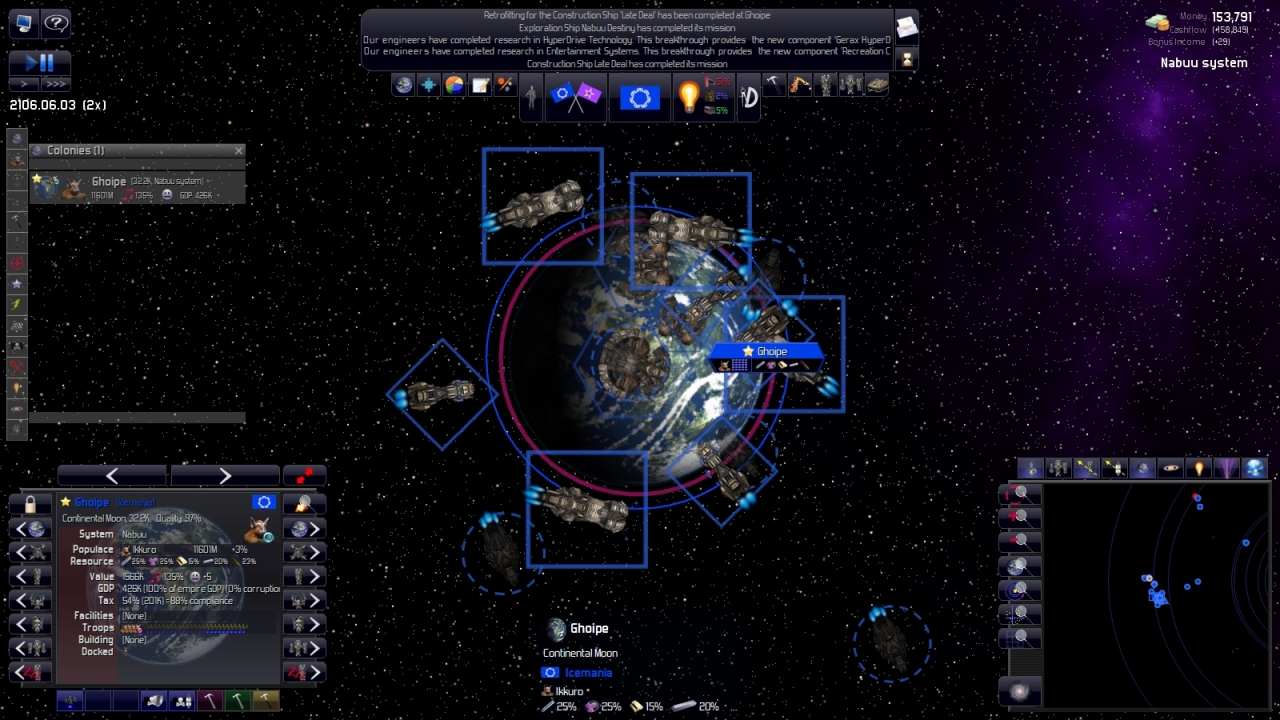
Task: Toggle the padlock on the colony panel
Action: (30, 501)
